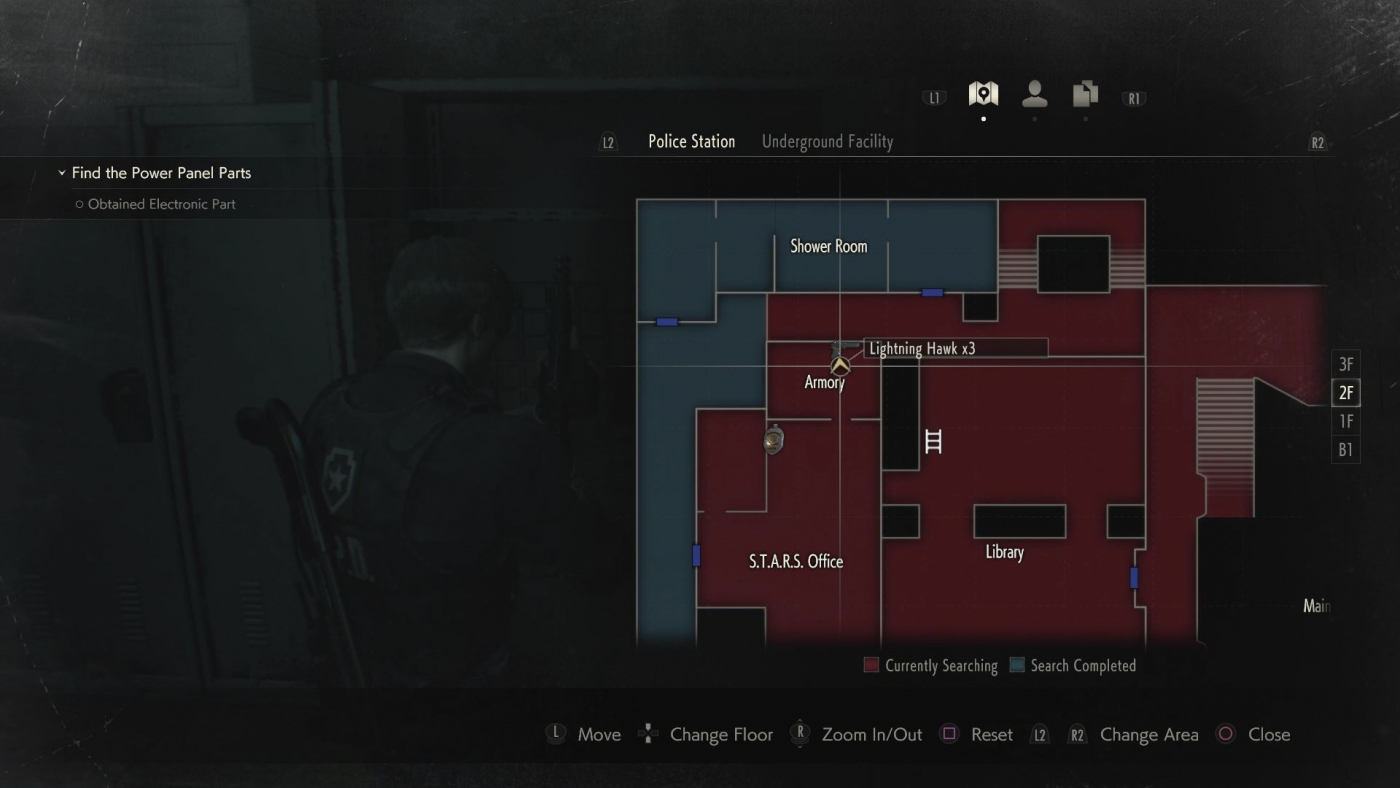Select the blue door marker near Shower Room
Viewport: 1400px width, 788px height.
click(932, 292)
